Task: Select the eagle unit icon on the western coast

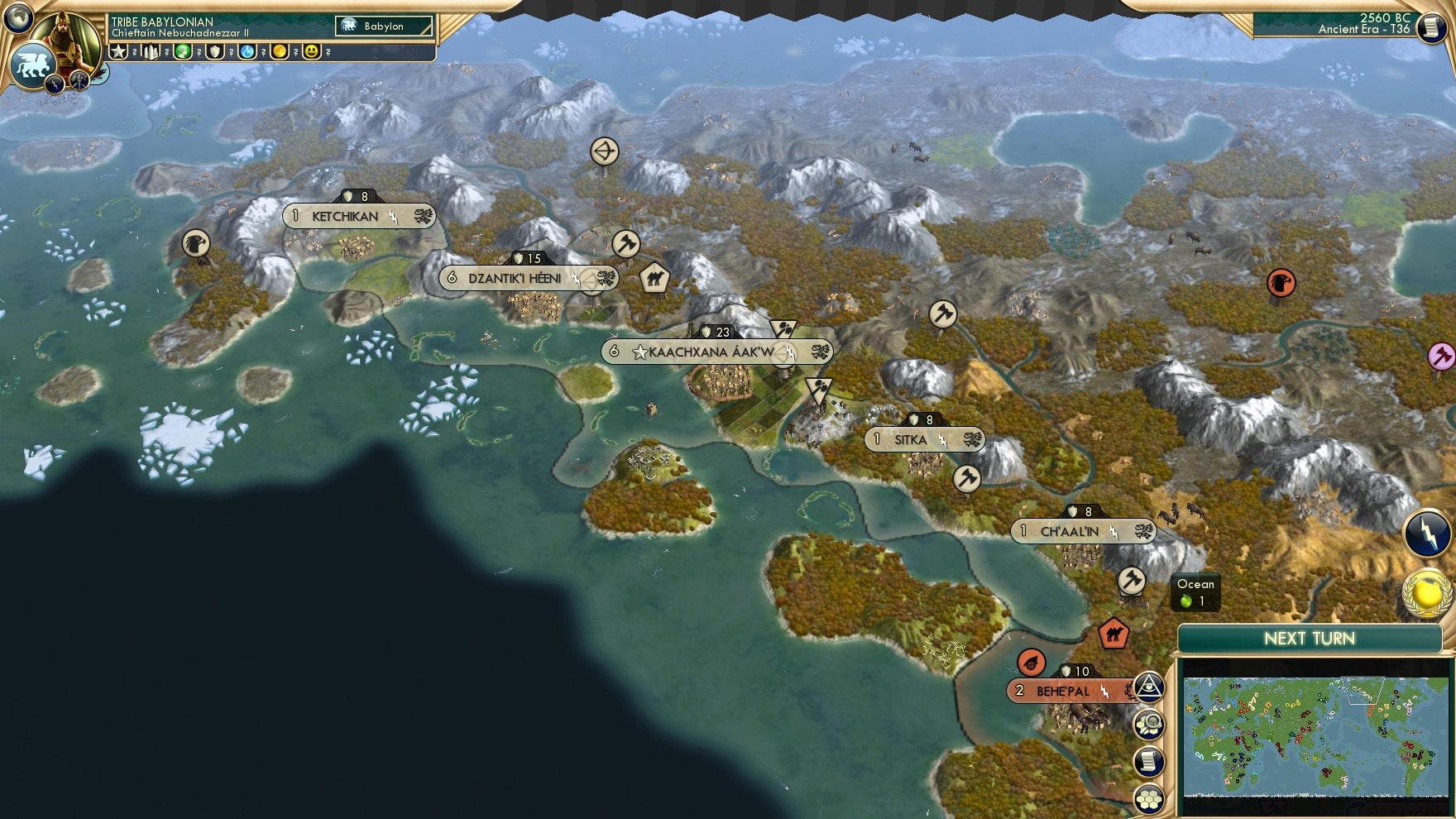Action: point(198,242)
